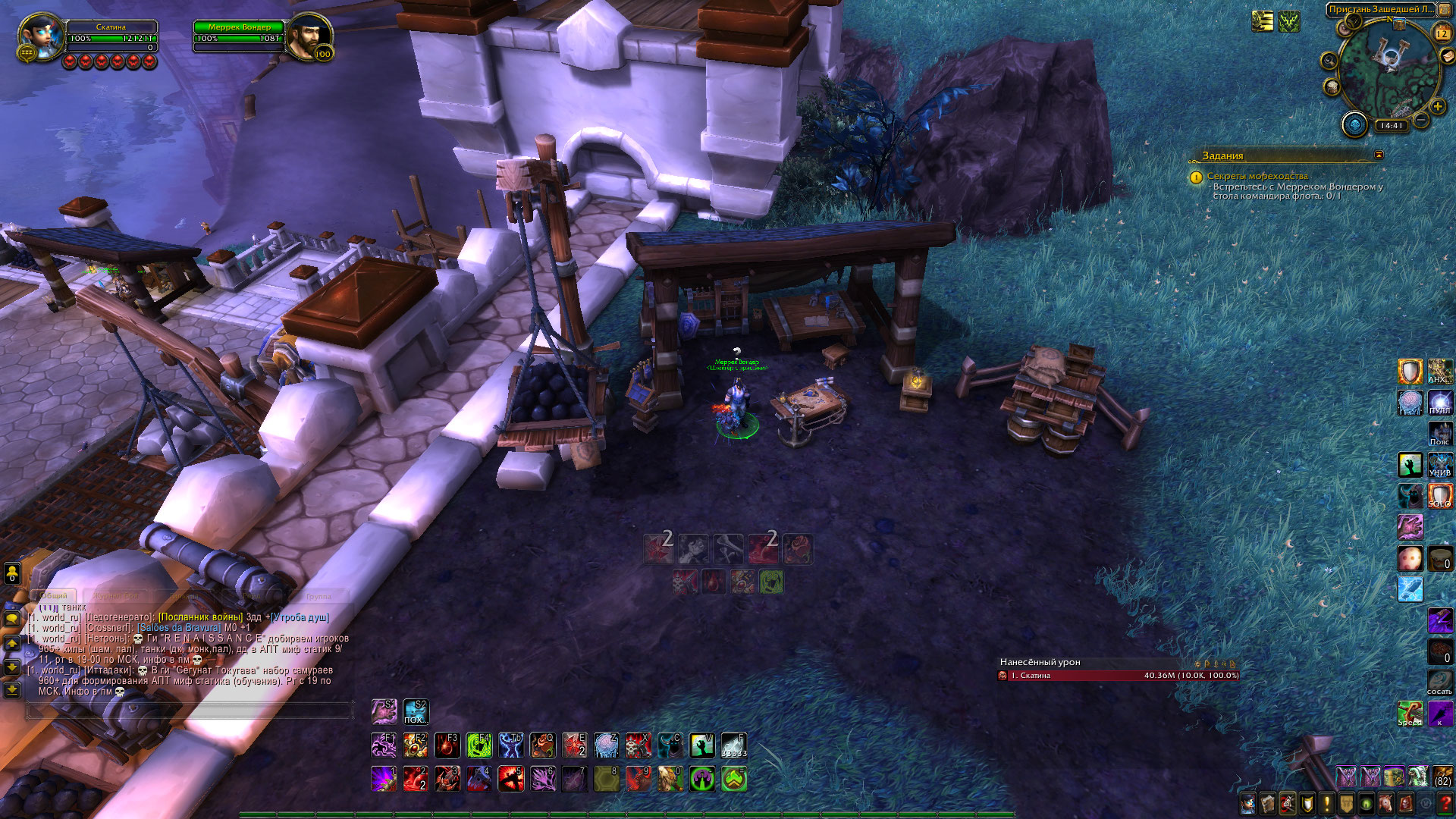Activate the SOLO shield macro
1456x819 pixels.
(1440, 496)
